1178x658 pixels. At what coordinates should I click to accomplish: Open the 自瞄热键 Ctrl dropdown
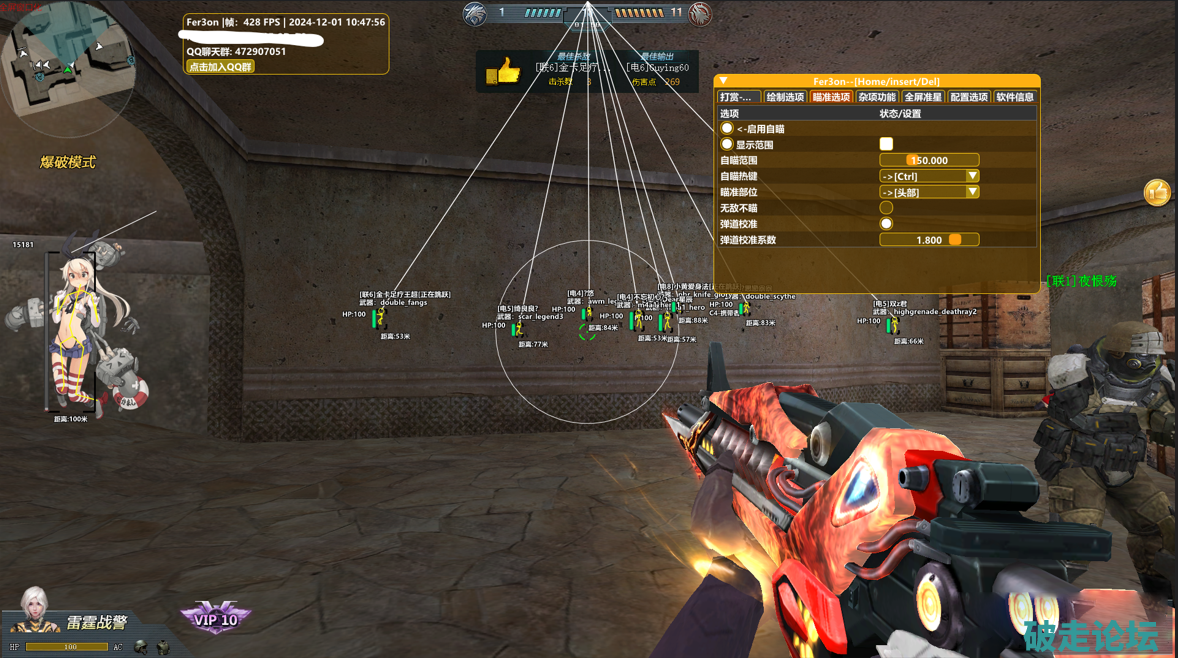[x=929, y=176]
